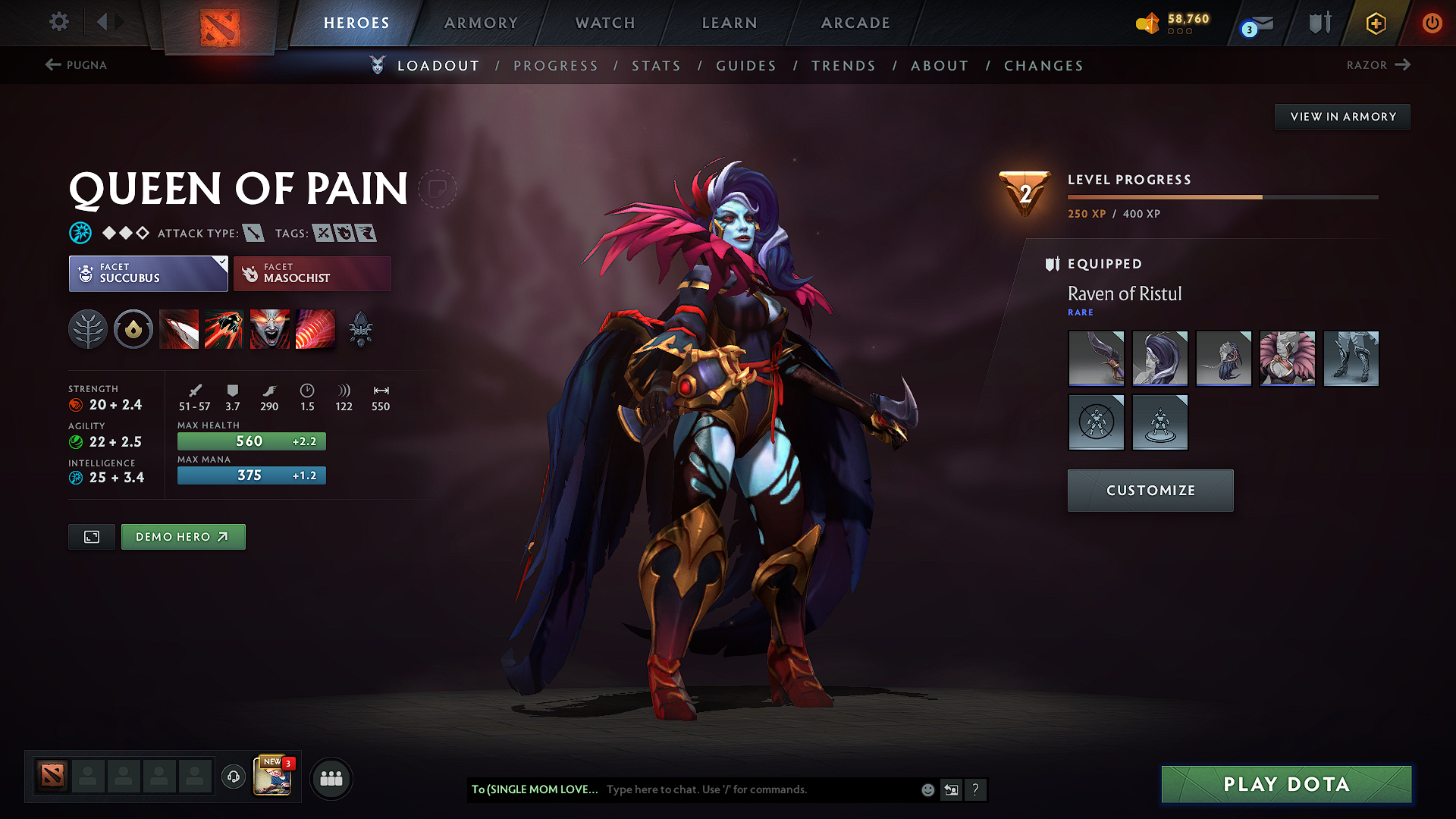Select the Raven of Ristul weapon thumbnail

click(1096, 358)
